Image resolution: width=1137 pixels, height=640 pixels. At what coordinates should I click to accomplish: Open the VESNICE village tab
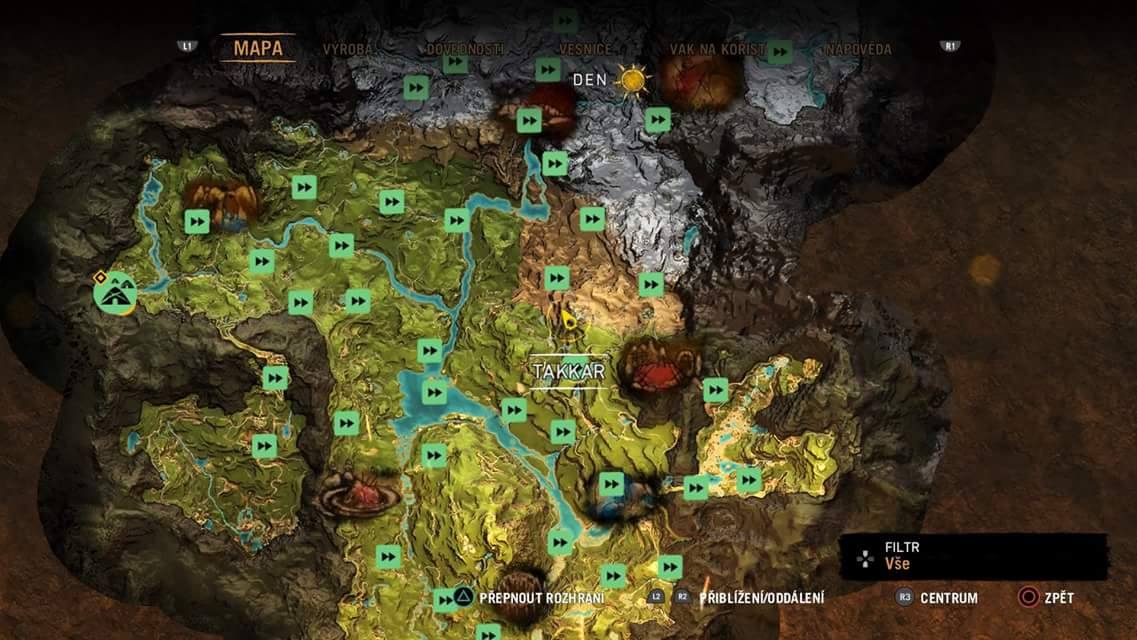click(585, 48)
